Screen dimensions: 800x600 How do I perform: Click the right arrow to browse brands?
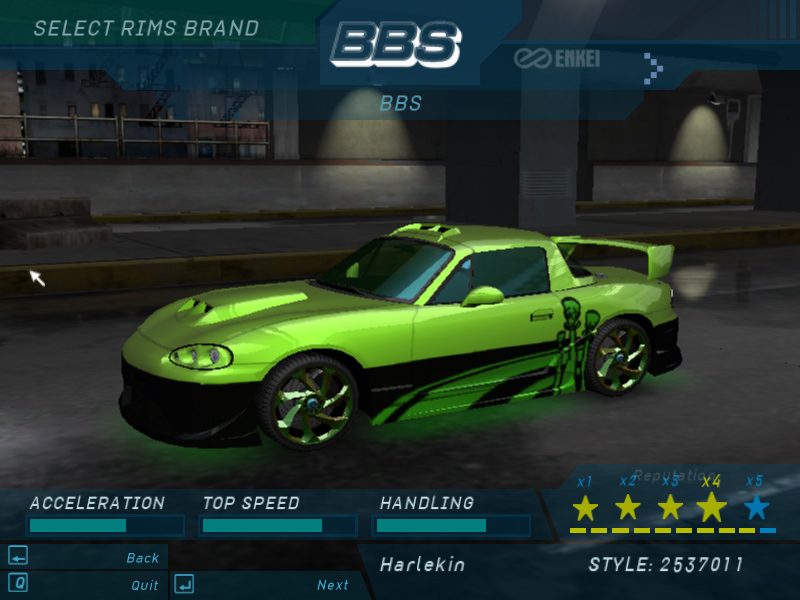coord(653,67)
